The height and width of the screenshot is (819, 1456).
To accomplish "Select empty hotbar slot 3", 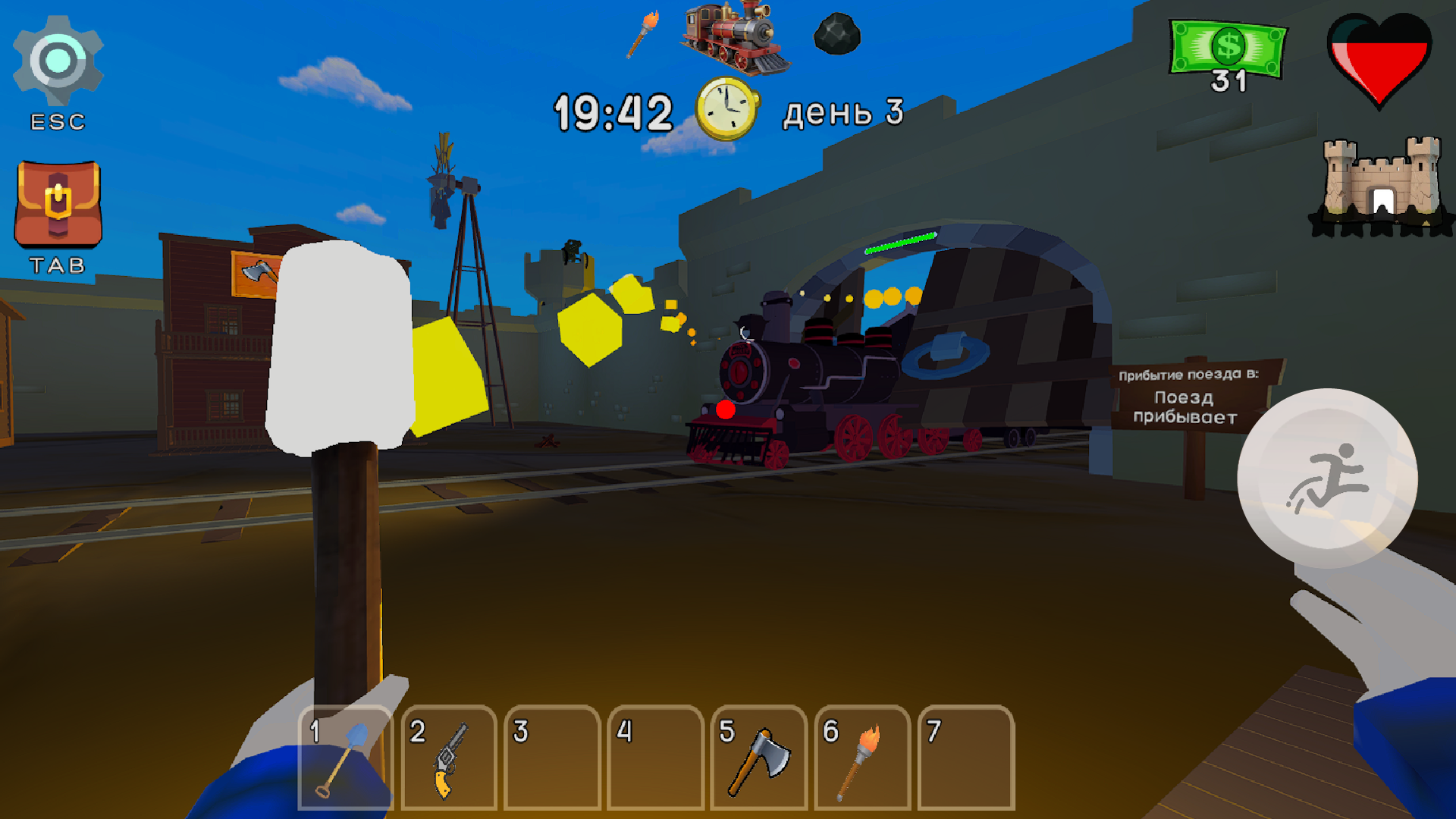I will [x=551, y=758].
